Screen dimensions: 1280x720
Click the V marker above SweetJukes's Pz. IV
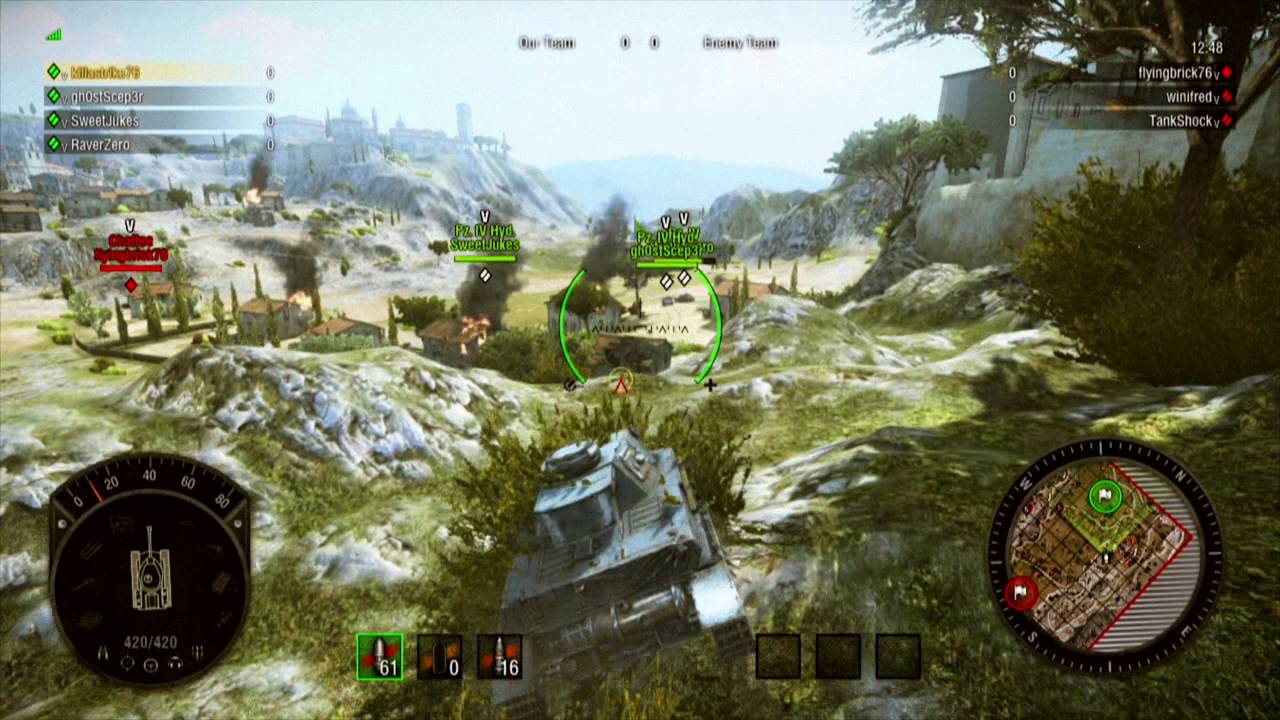[x=487, y=215]
